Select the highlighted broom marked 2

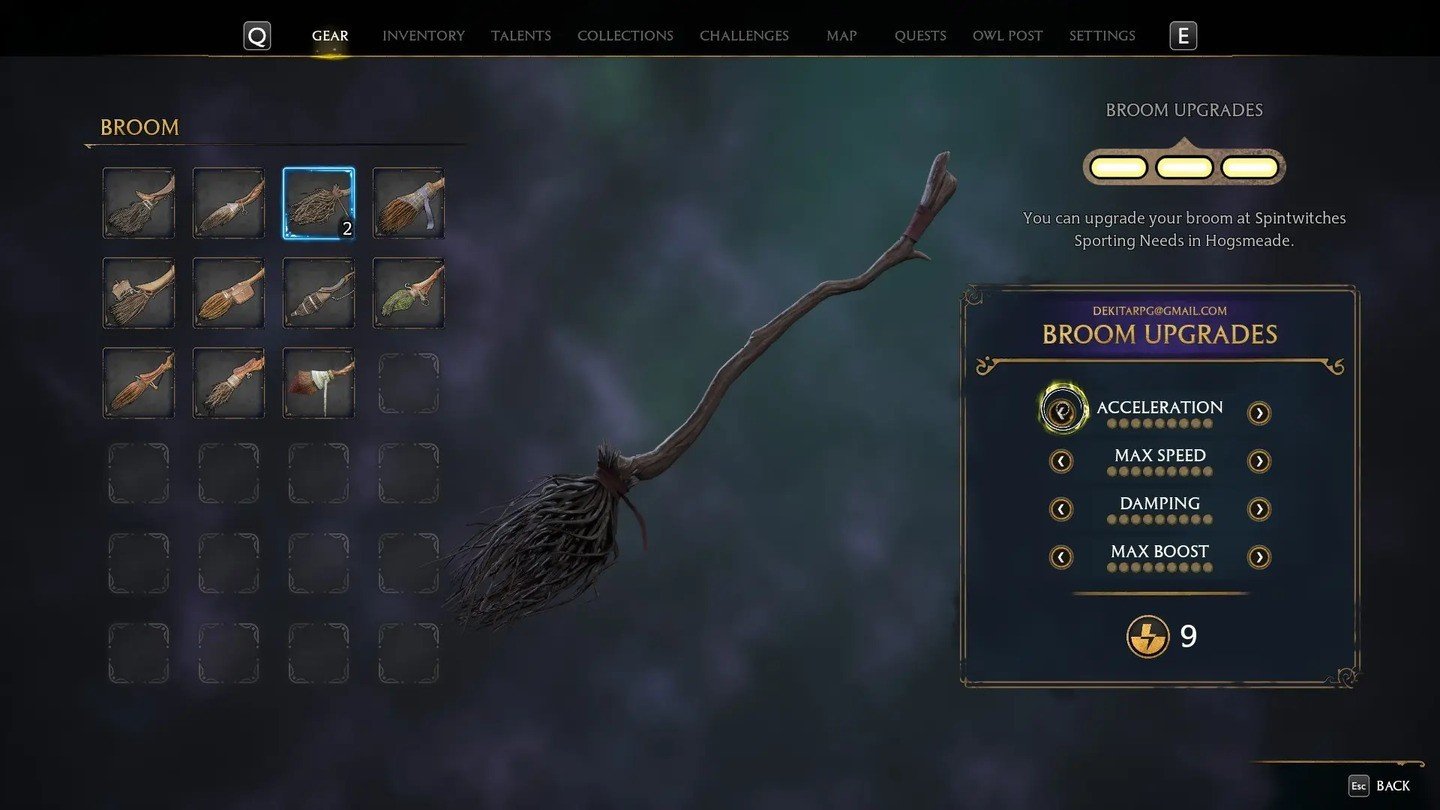tap(318, 203)
